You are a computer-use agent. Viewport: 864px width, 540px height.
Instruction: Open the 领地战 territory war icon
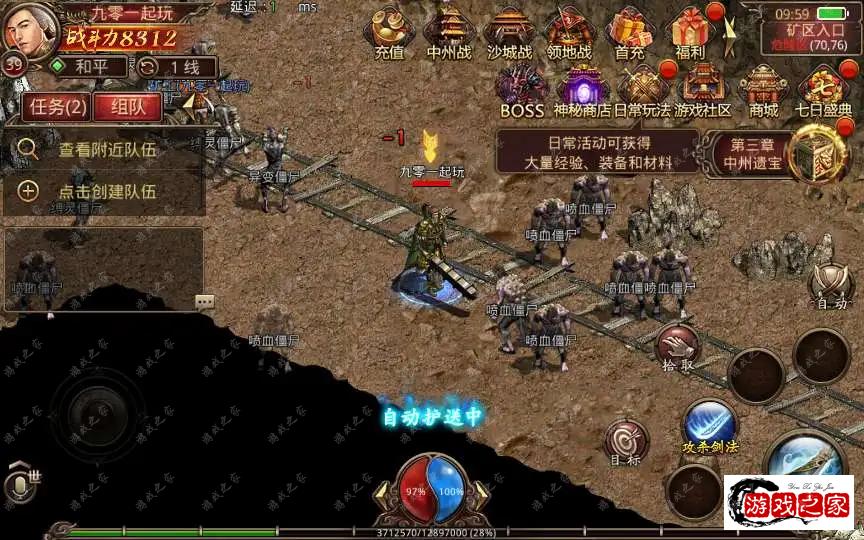coord(569,33)
